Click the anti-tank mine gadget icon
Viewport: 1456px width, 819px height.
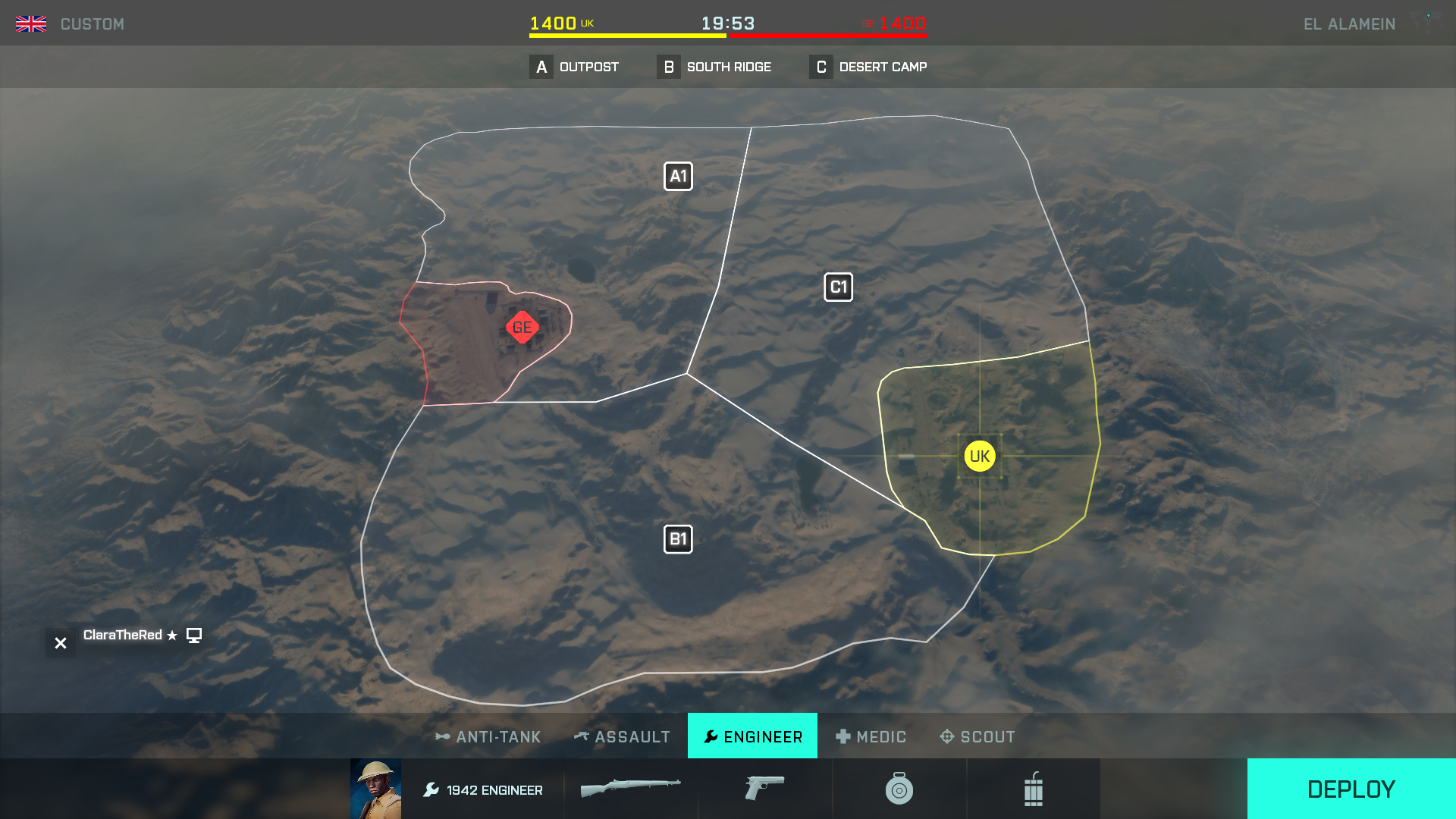click(899, 789)
